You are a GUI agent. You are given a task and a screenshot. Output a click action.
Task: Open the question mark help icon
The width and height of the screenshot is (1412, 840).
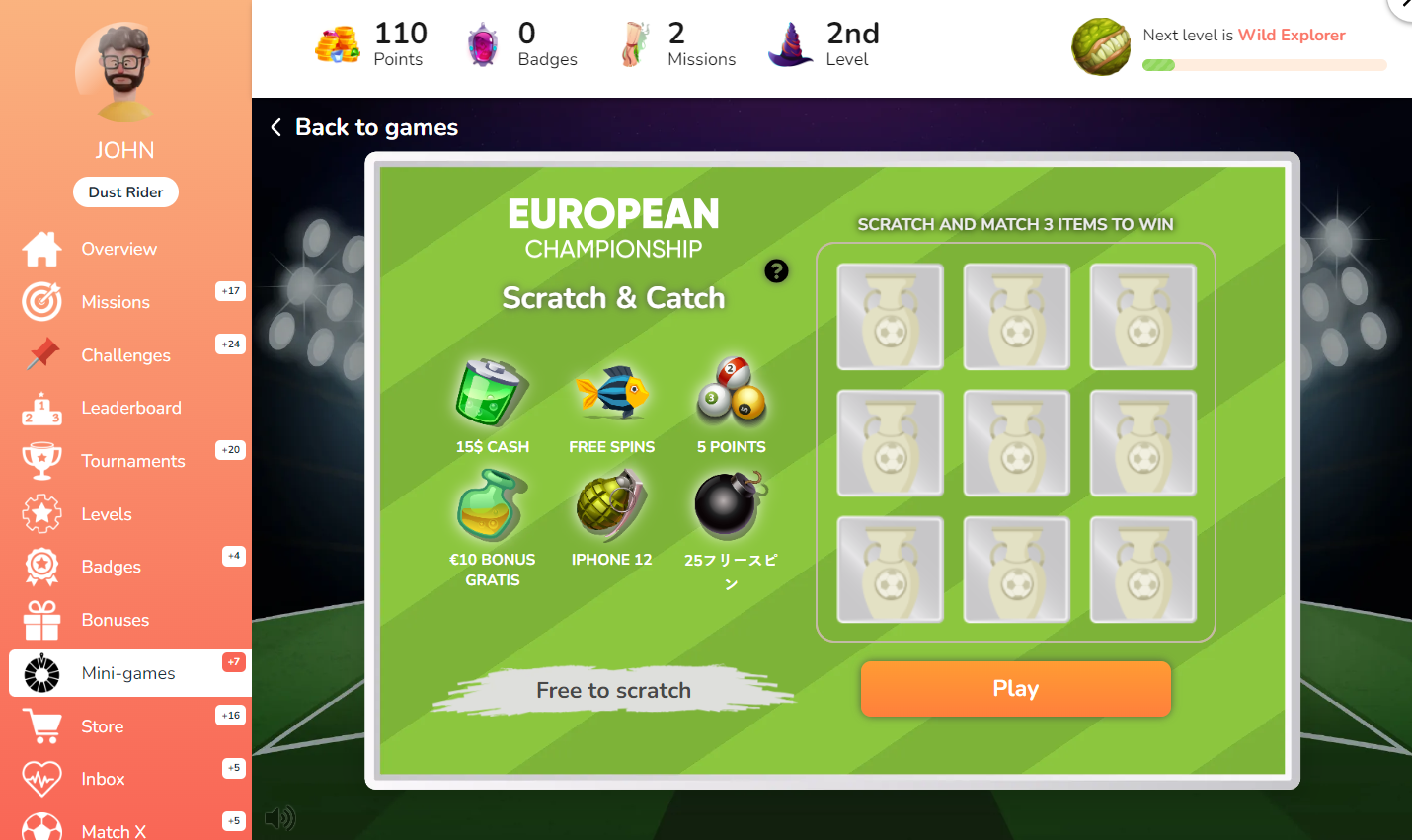tap(776, 270)
